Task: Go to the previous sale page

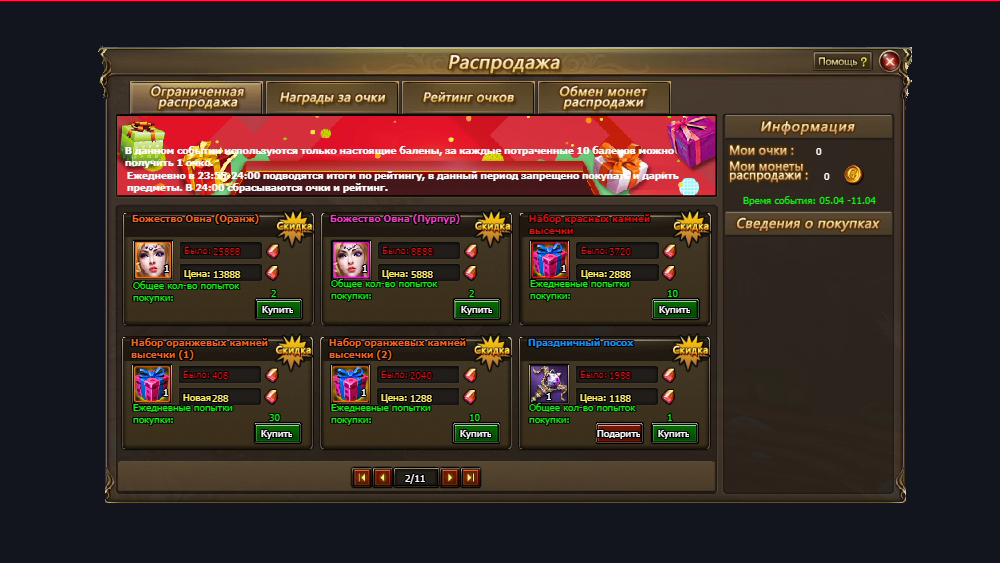Action: coord(382,478)
